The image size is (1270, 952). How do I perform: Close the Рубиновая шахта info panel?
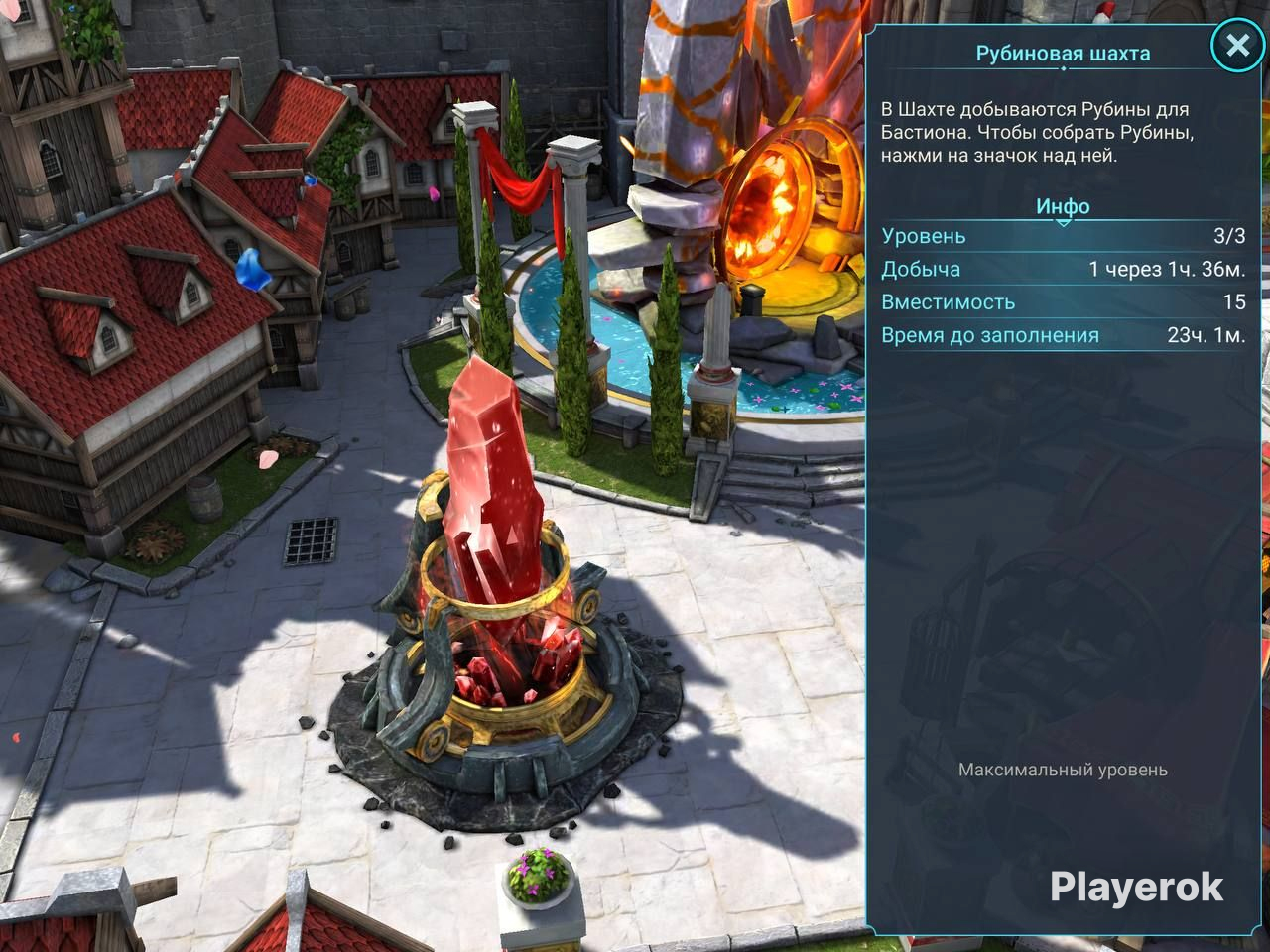pyautogui.click(x=1236, y=46)
